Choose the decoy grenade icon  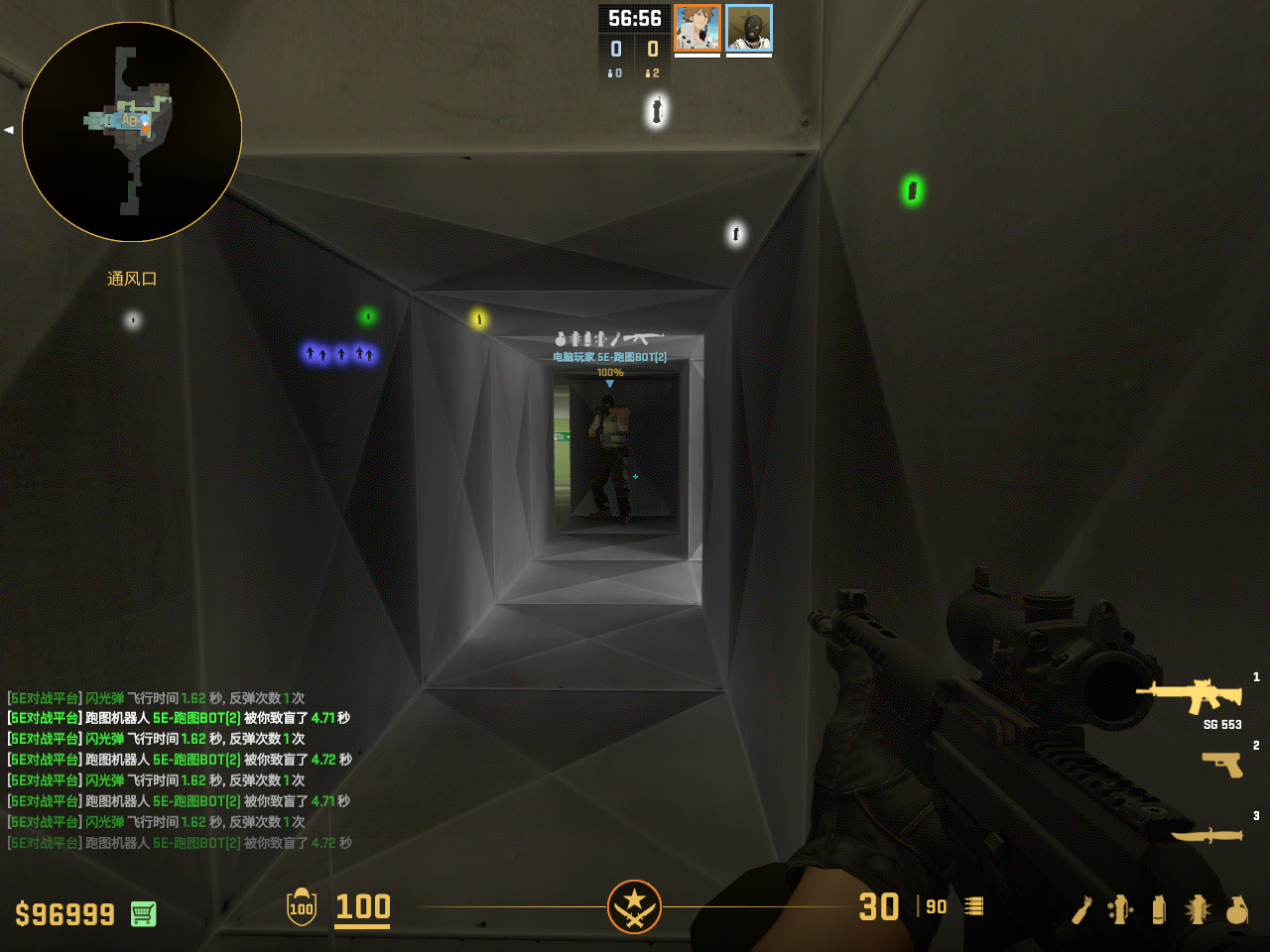1120,908
